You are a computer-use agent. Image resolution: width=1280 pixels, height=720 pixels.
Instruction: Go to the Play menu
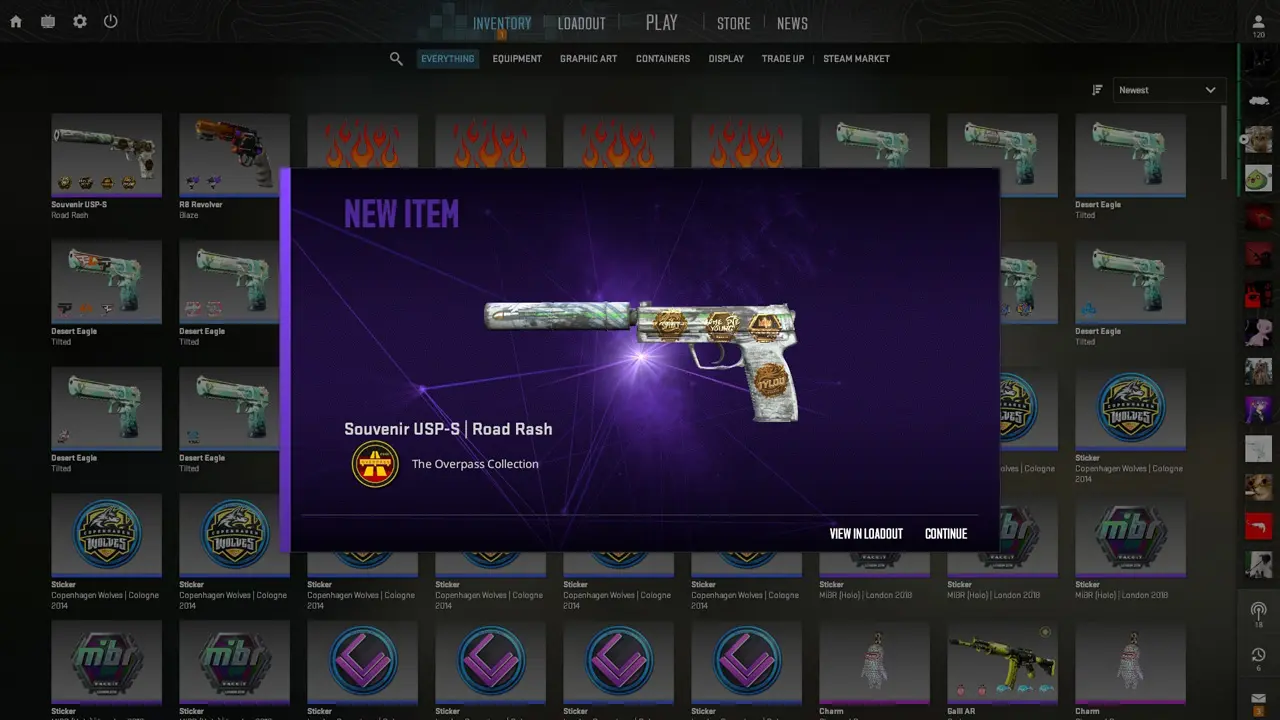661,23
